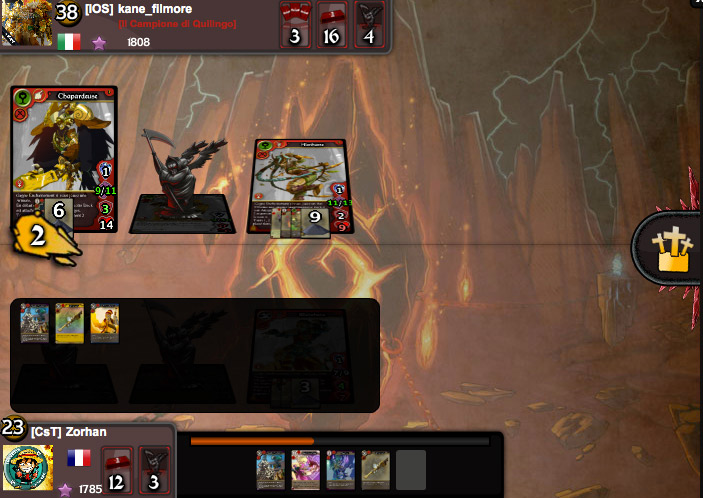This screenshot has height=498, width=703.
Task: Open Zorhan's discard pile showing 3
Action: pyautogui.click(x=154, y=470)
